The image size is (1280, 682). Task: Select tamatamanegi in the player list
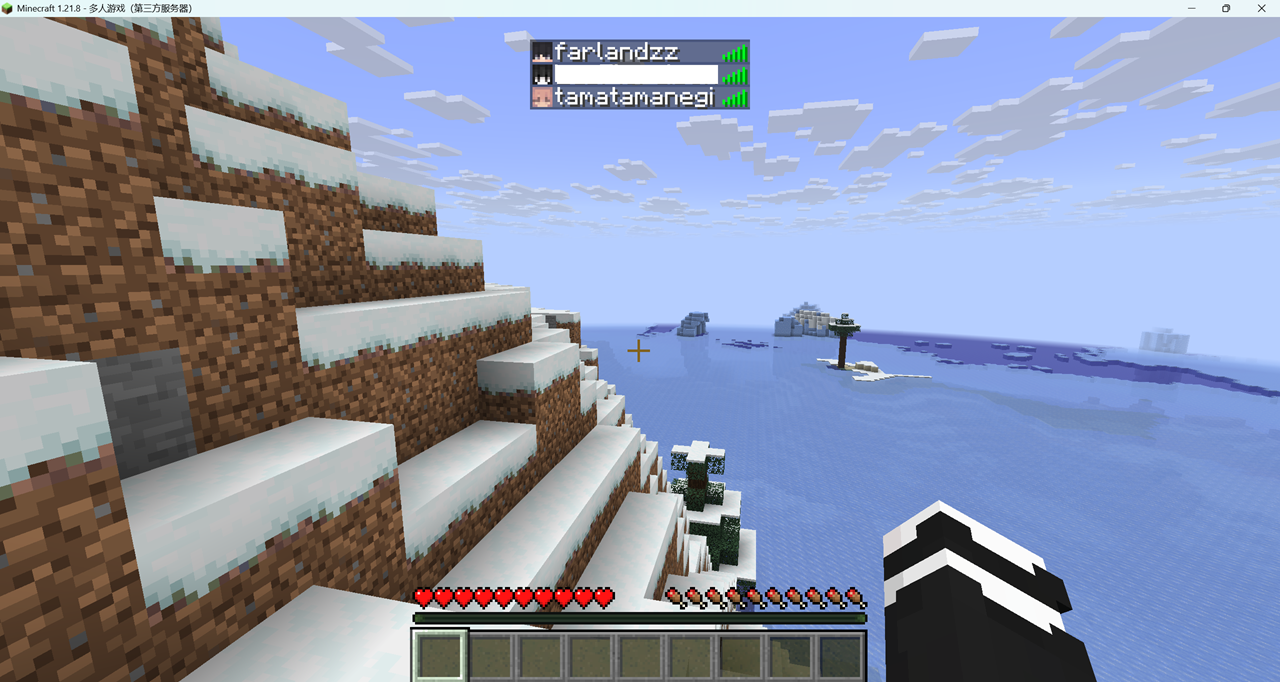tap(634, 98)
